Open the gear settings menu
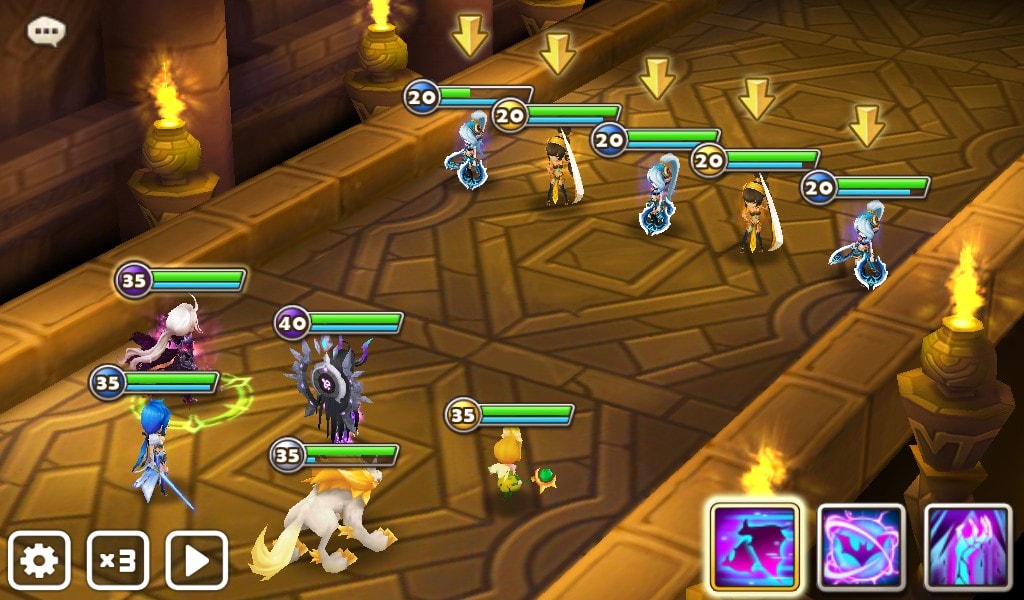 39,561
